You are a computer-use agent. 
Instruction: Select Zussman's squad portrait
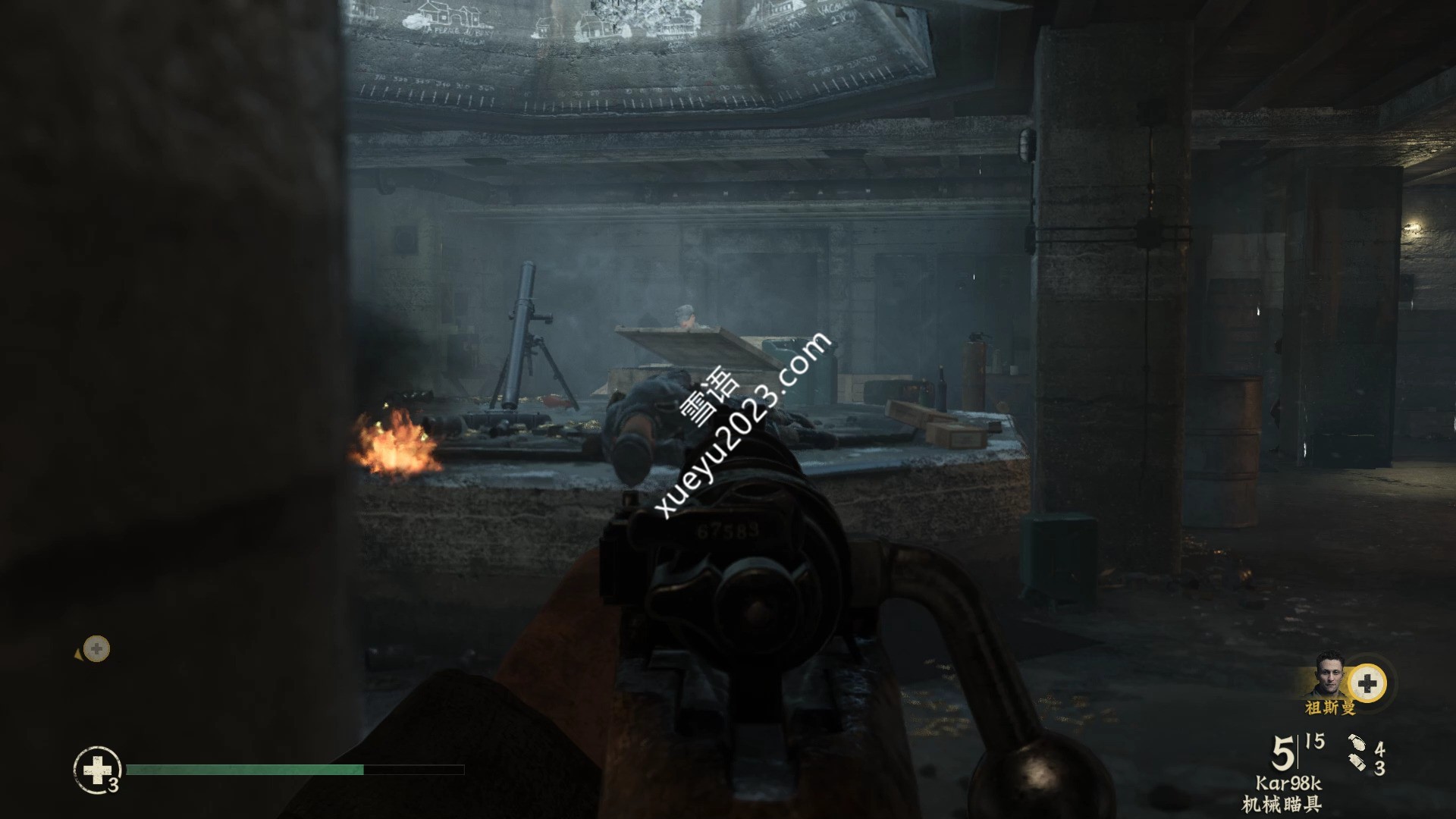[x=1329, y=676]
